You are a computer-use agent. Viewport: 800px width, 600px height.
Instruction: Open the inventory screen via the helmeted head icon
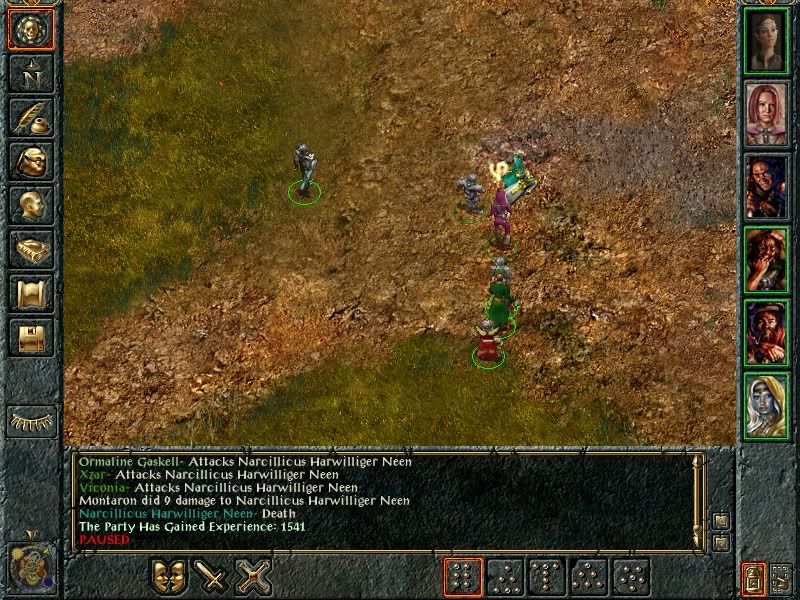[30, 161]
